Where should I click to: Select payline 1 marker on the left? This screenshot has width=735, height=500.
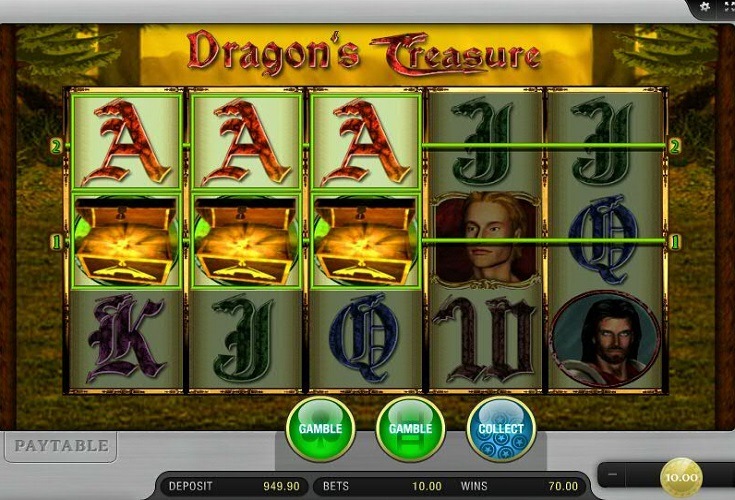(x=58, y=241)
